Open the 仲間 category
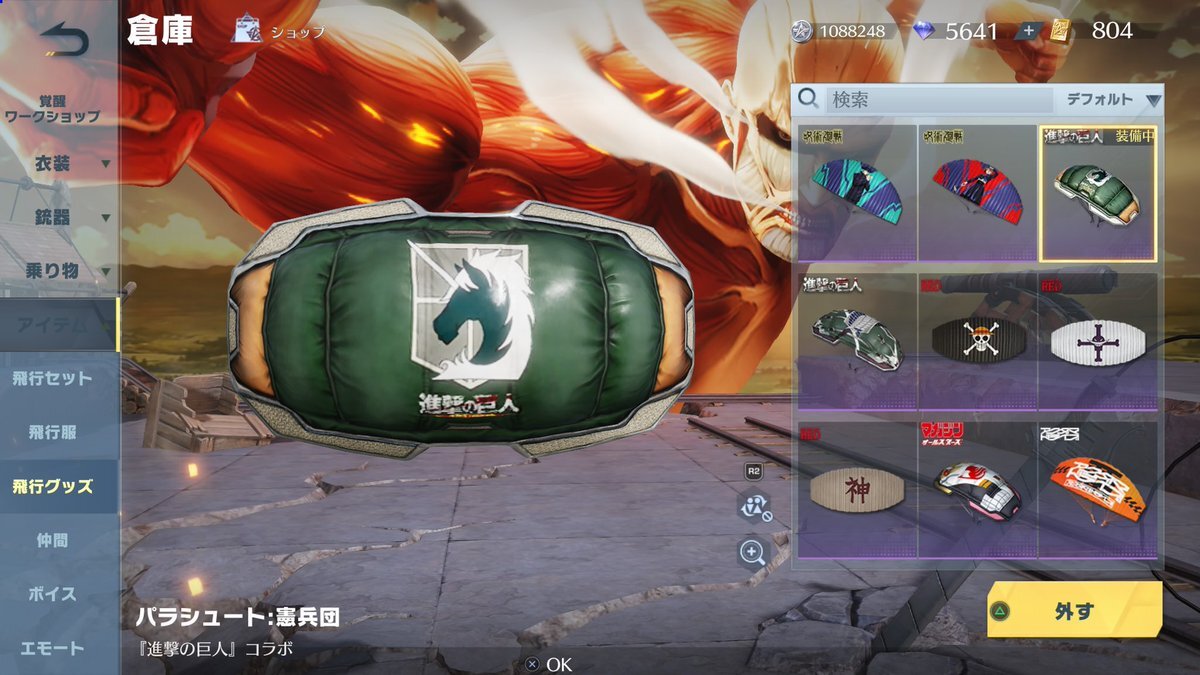The width and height of the screenshot is (1200, 675). pyautogui.click(x=53, y=541)
